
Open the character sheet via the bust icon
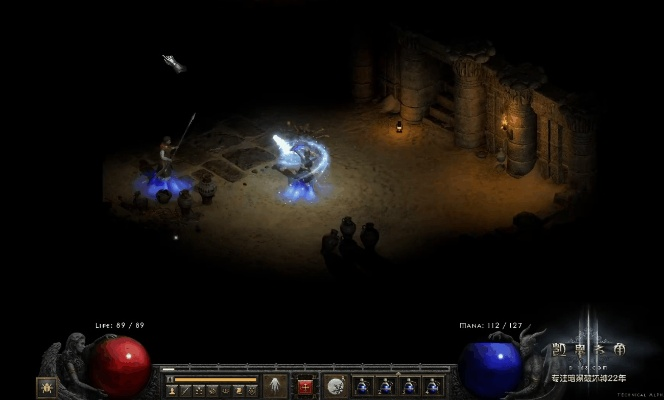click(x=171, y=390)
